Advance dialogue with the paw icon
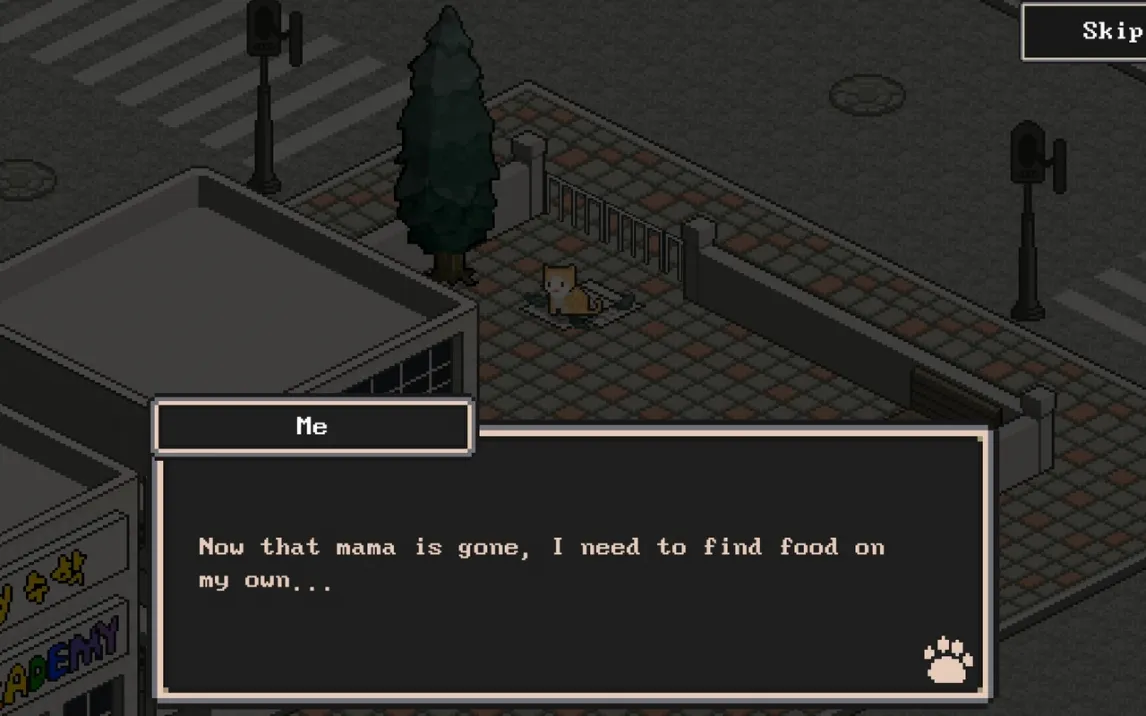The image size is (1146, 716). click(x=948, y=660)
